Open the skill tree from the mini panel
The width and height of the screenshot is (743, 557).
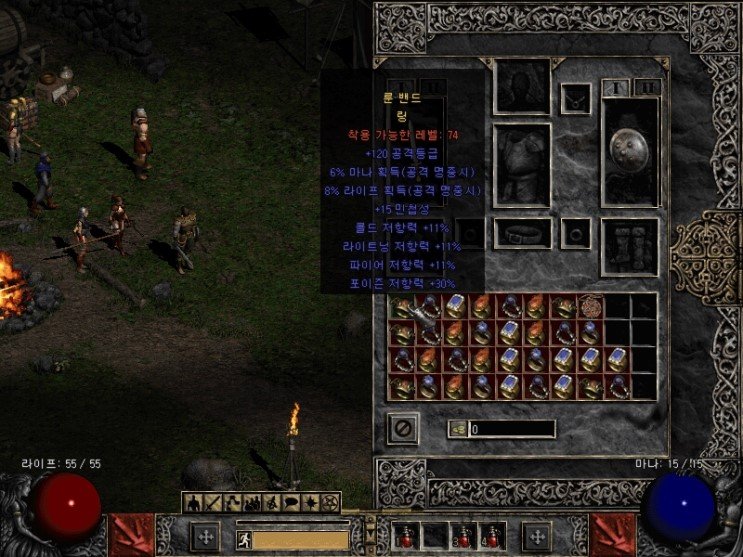click(x=230, y=502)
